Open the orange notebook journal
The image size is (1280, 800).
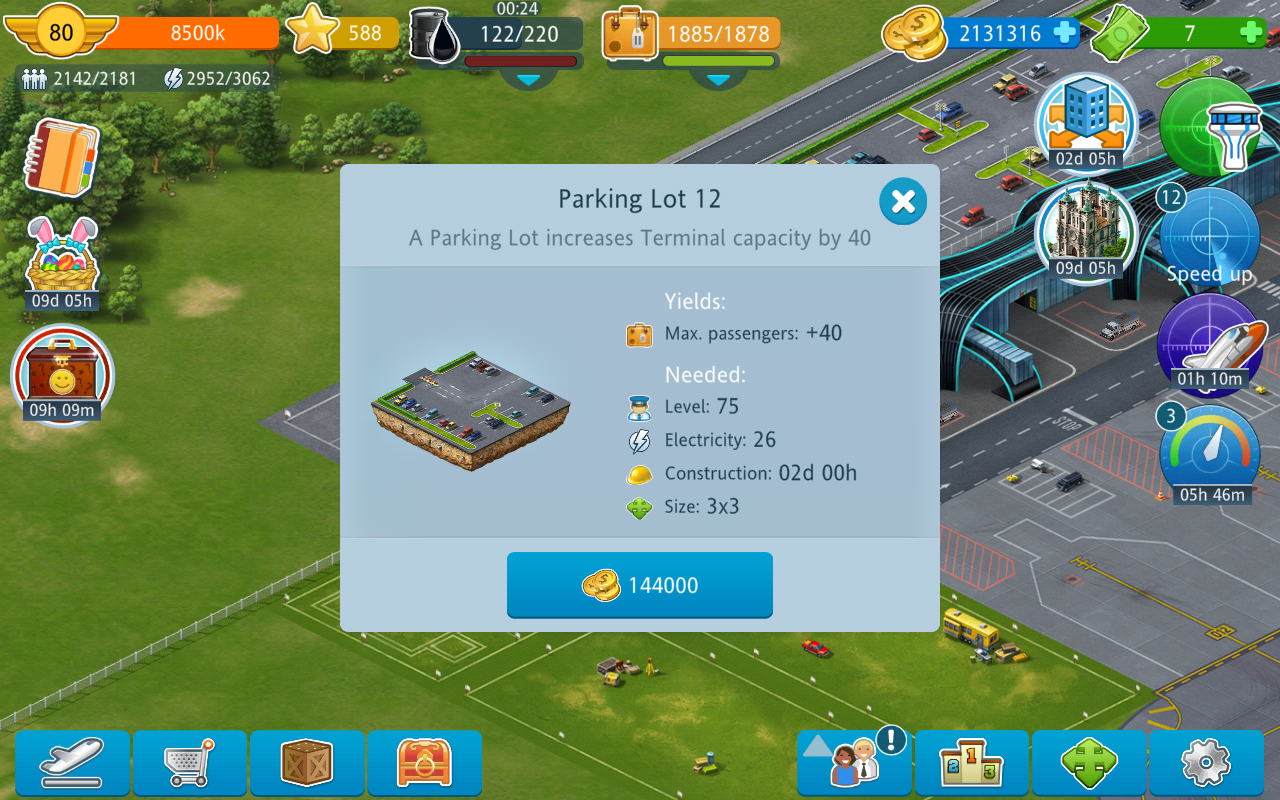pos(62,157)
